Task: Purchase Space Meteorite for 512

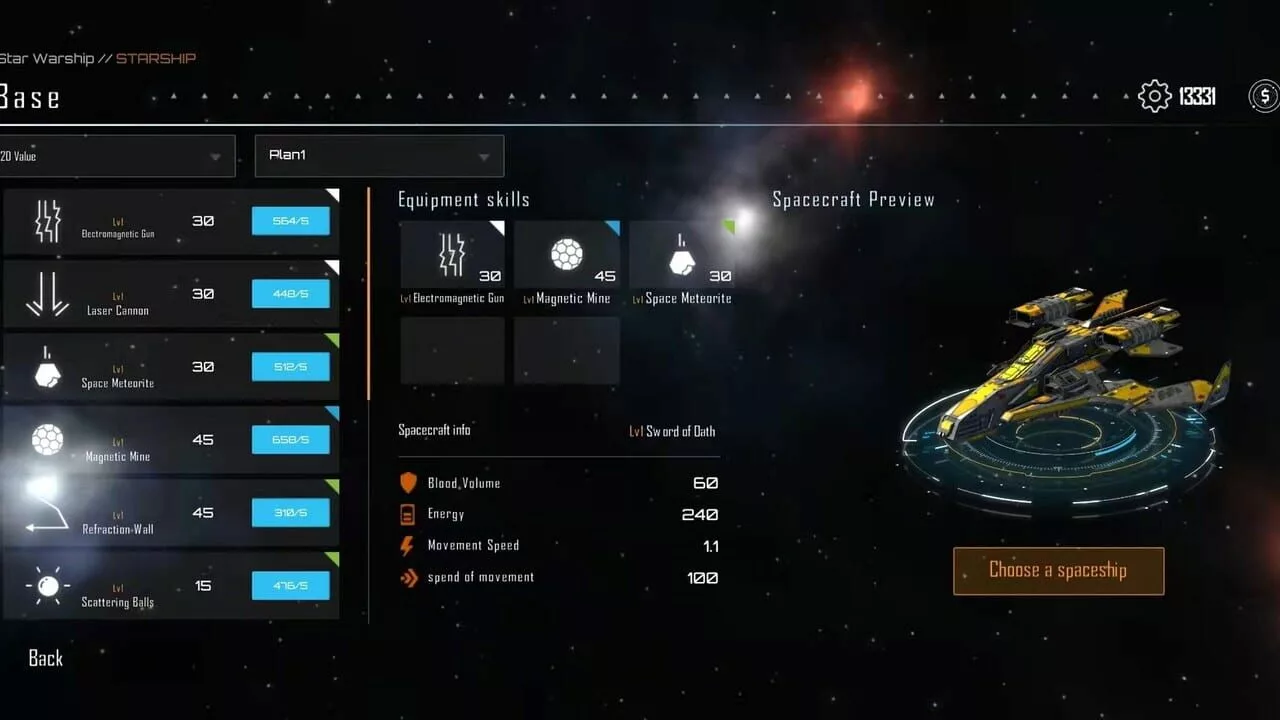Action: click(290, 367)
